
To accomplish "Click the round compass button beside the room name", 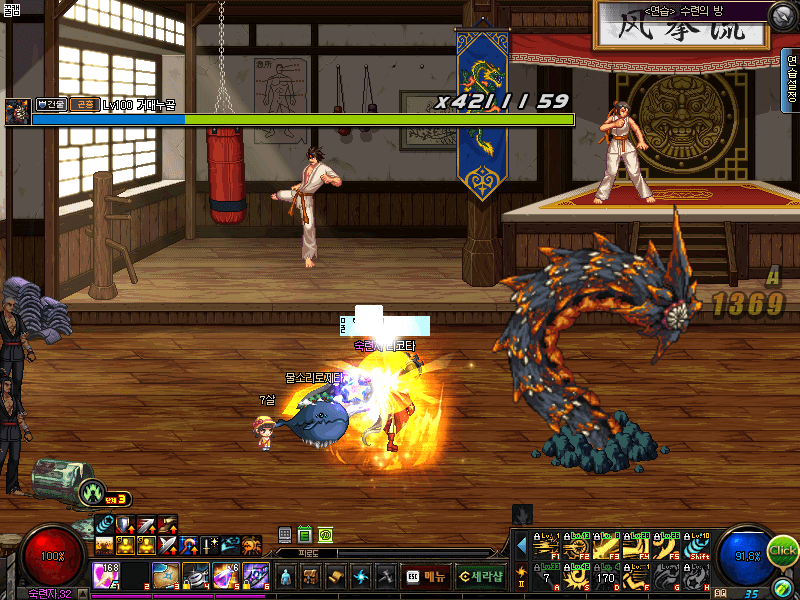I will [782, 16].
